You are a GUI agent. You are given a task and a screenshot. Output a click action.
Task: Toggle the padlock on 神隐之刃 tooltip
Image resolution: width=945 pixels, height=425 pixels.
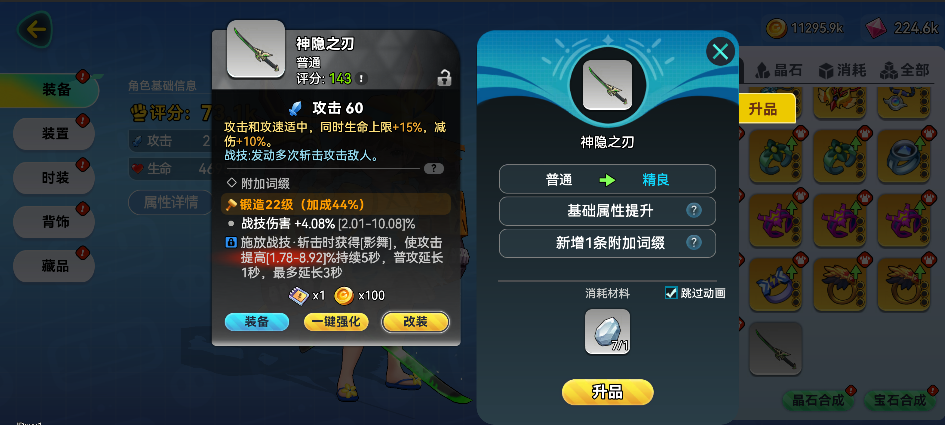(x=443, y=77)
